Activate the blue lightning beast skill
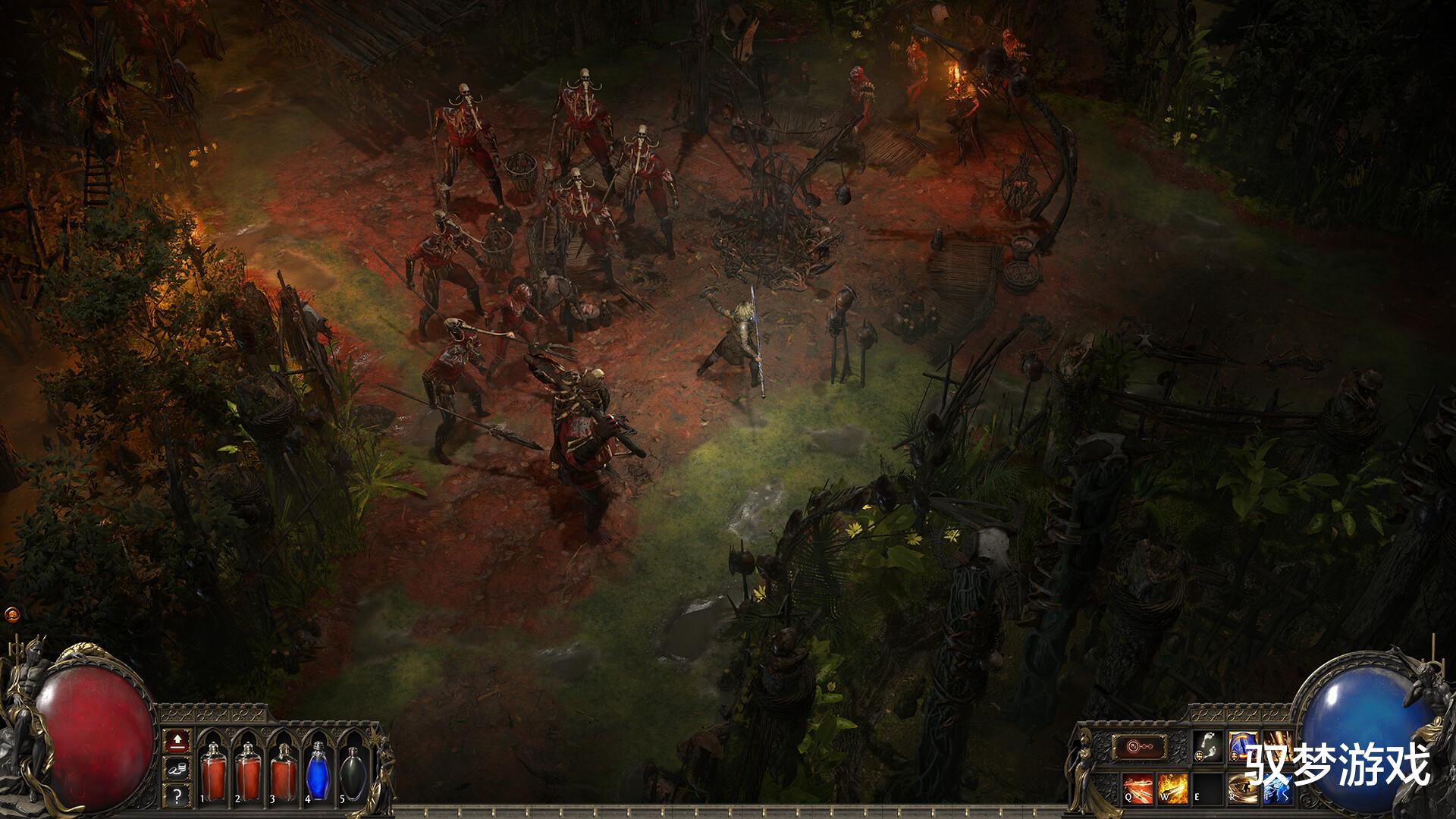 [1279, 787]
